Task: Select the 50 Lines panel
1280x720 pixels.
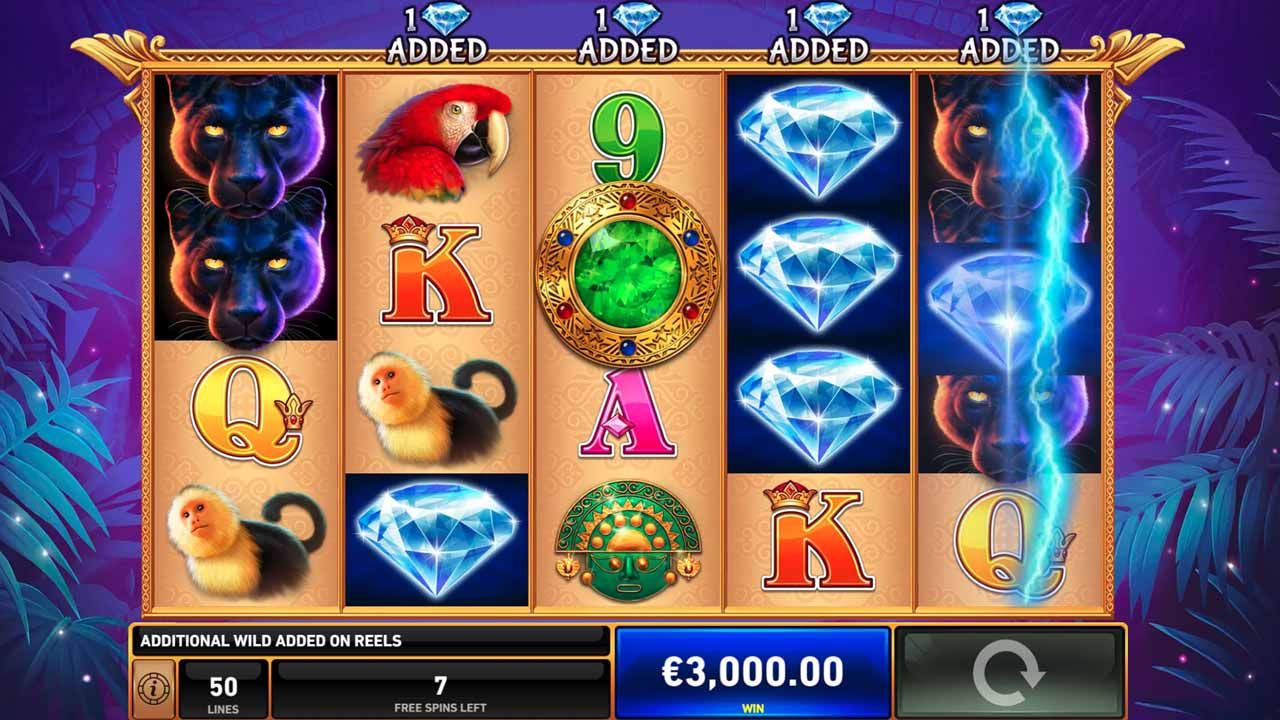Action: click(x=223, y=689)
